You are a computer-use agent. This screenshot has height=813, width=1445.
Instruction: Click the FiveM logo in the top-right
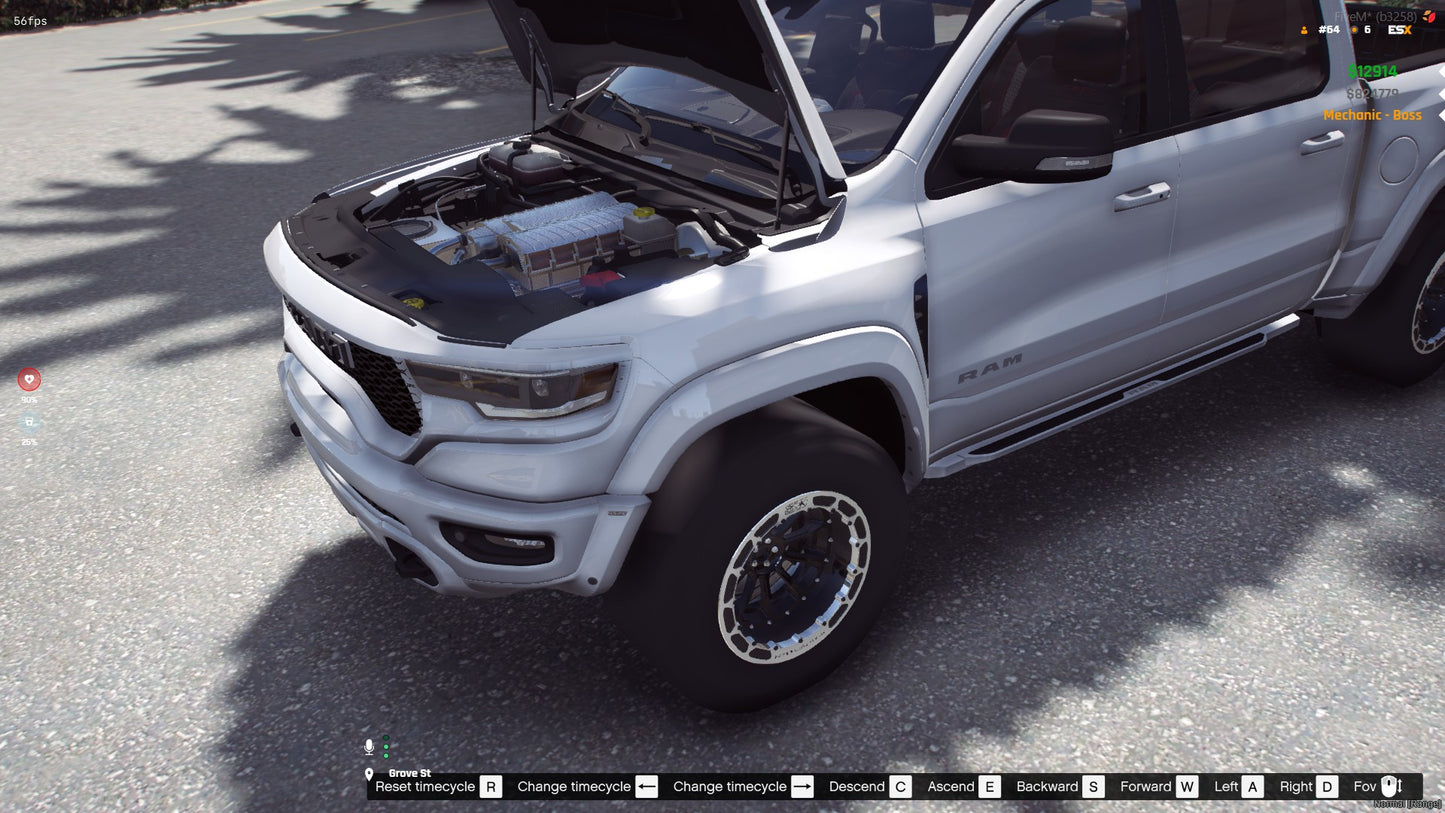[x=1429, y=16]
